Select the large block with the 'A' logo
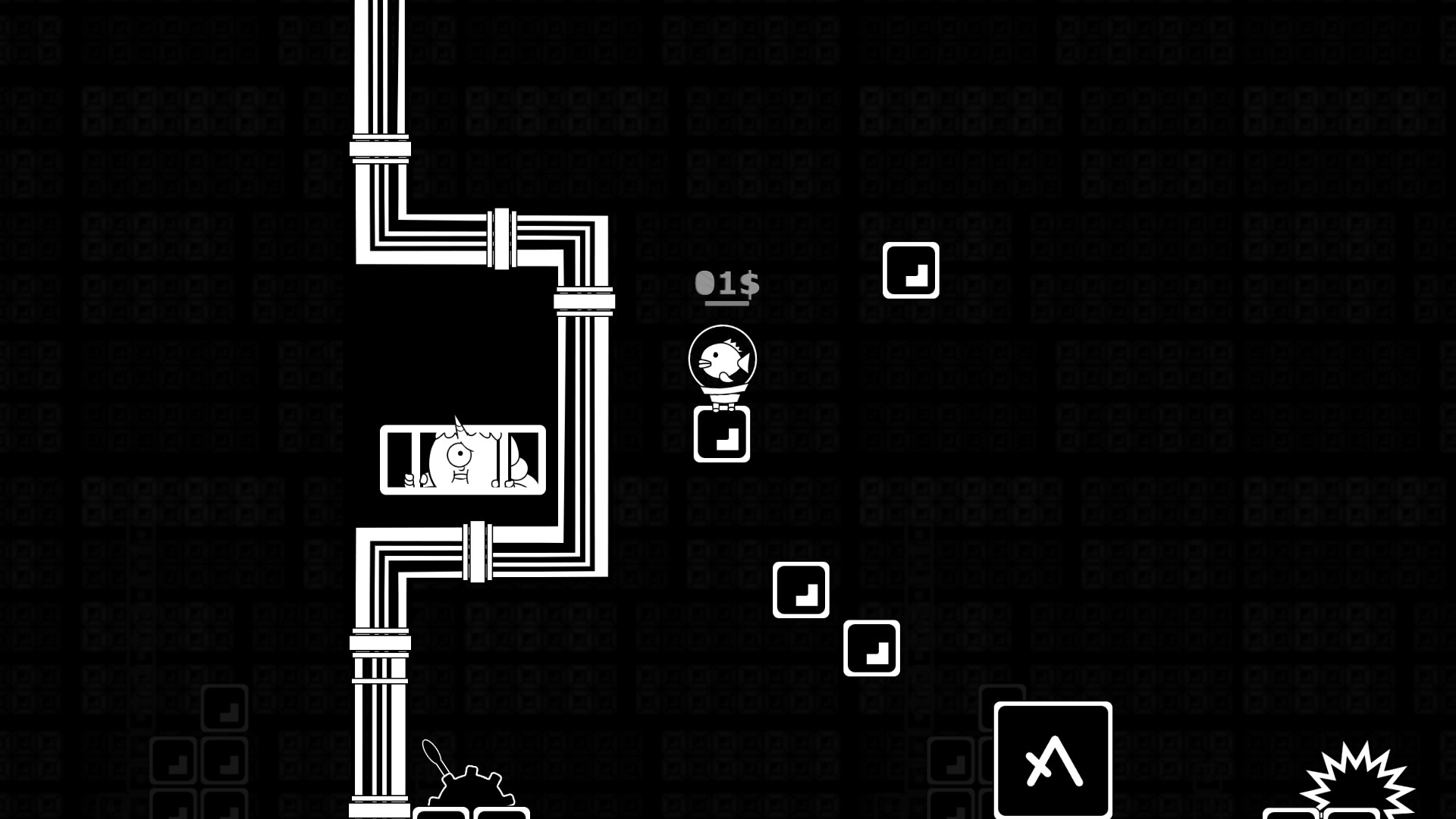This screenshot has width=1456, height=819. [1054, 758]
